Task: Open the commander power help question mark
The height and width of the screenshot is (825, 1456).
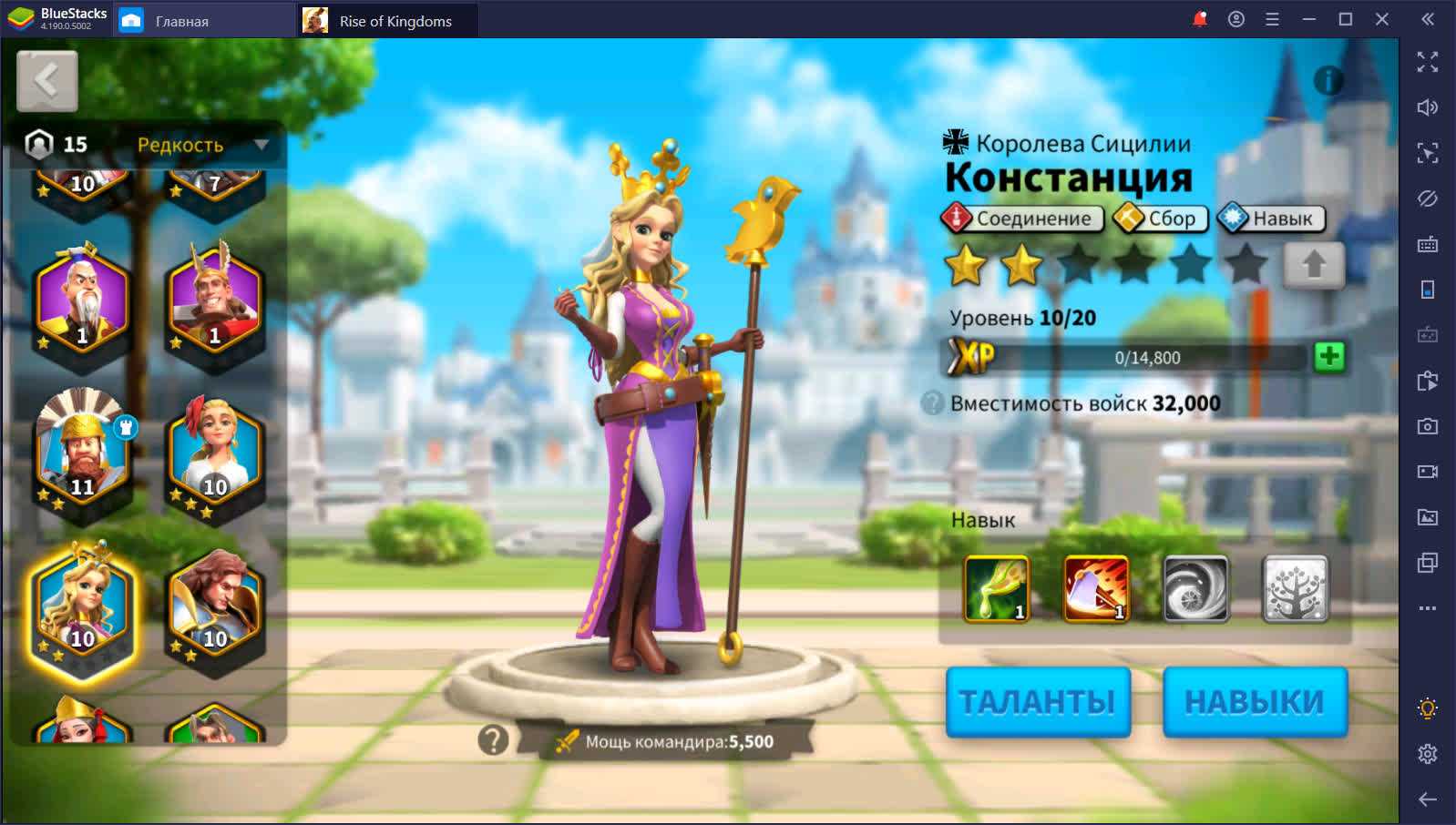Action: coord(493,740)
